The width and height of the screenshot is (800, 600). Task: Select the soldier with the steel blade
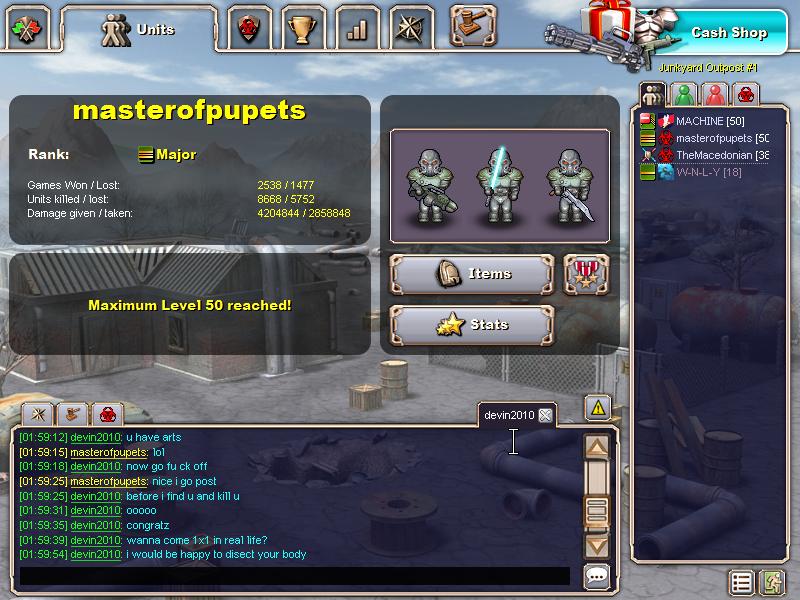(568, 185)
